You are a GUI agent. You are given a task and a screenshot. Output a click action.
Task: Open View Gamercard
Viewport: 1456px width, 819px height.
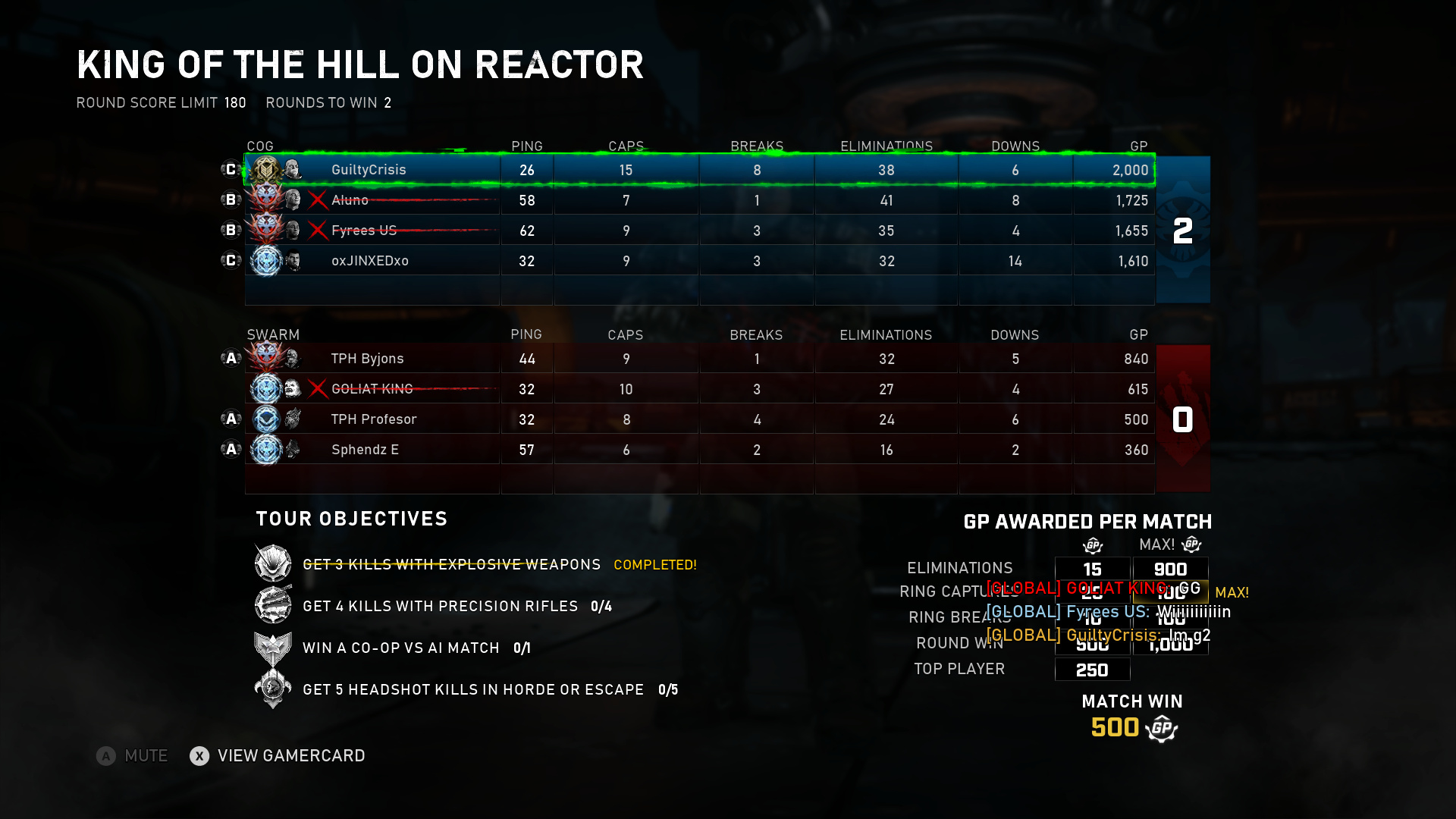click(278, 756)
